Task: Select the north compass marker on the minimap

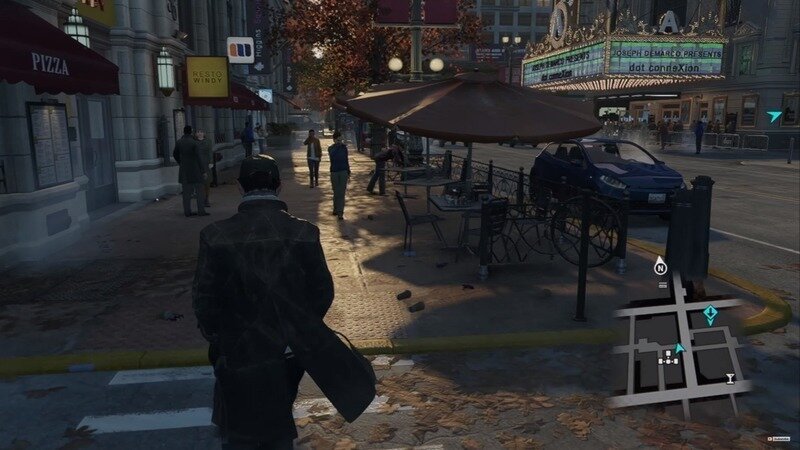Action: point(660,267)
